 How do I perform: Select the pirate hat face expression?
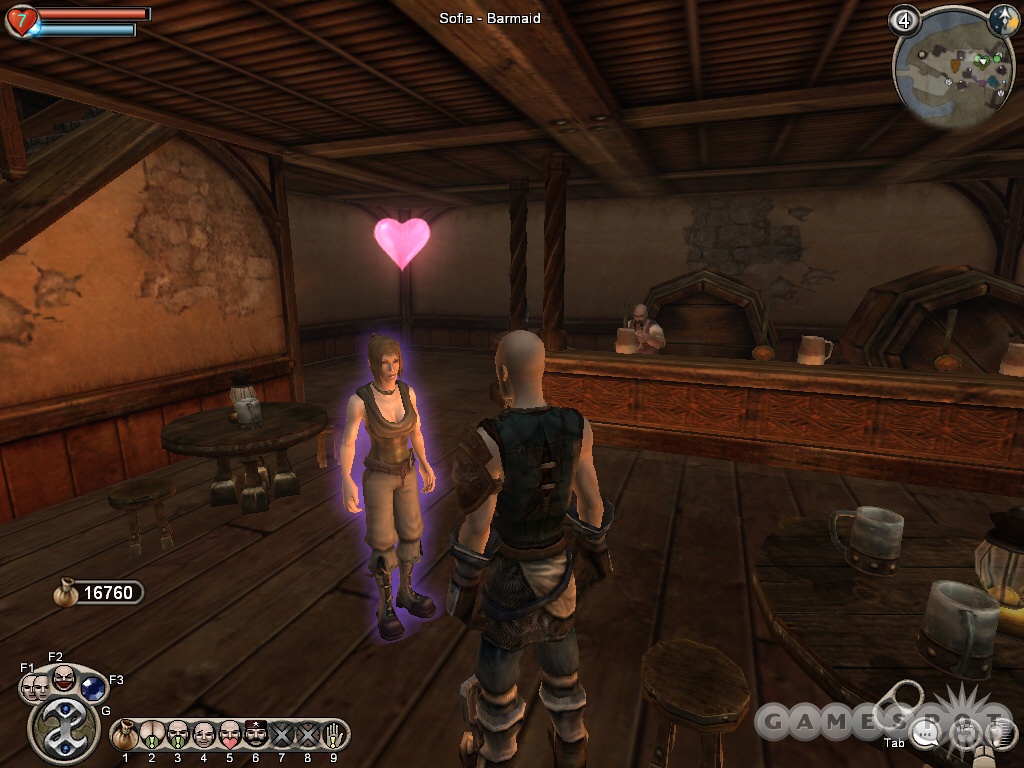[x=254, y=735]
